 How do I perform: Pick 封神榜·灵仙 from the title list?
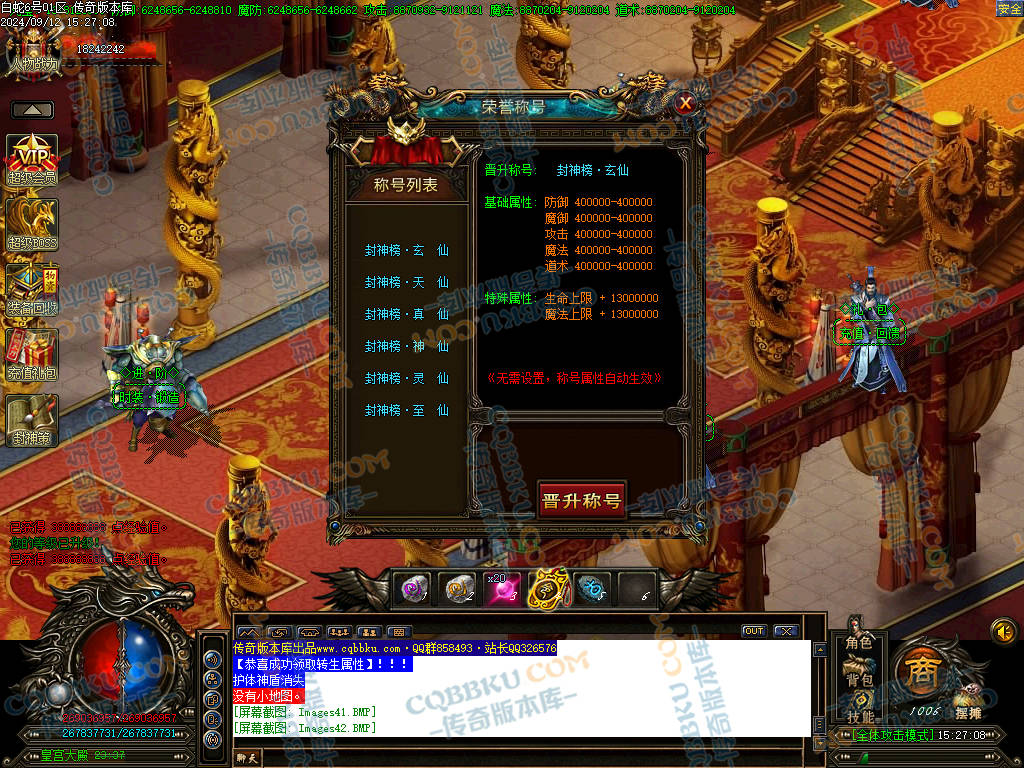[406, 379]
